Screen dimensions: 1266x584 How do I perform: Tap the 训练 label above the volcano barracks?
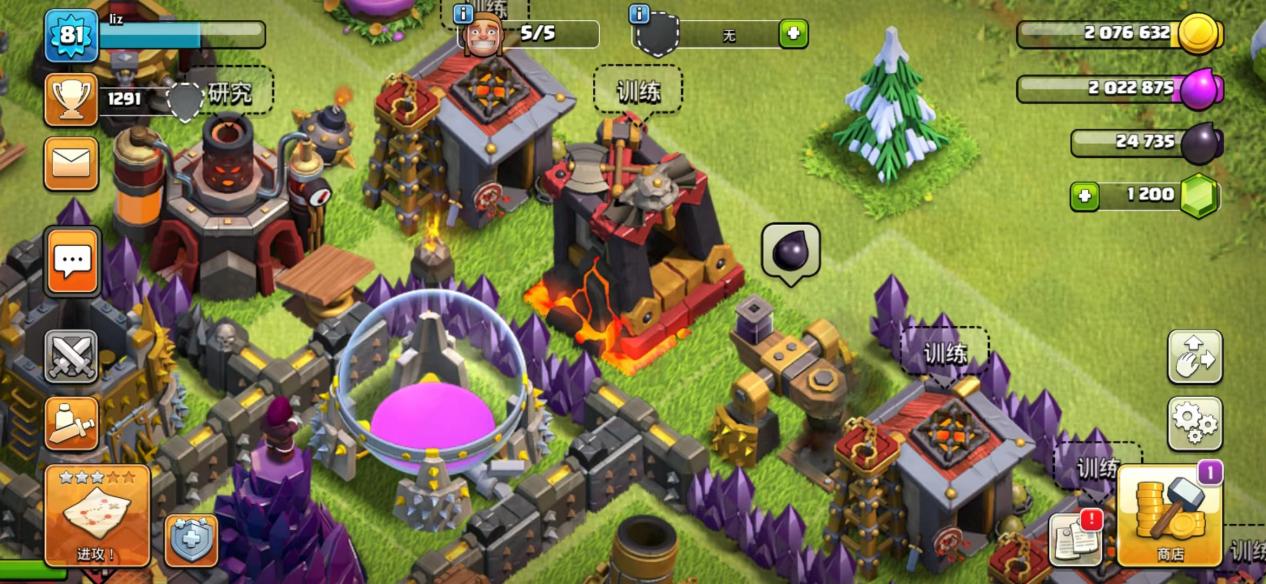[638, 90]
